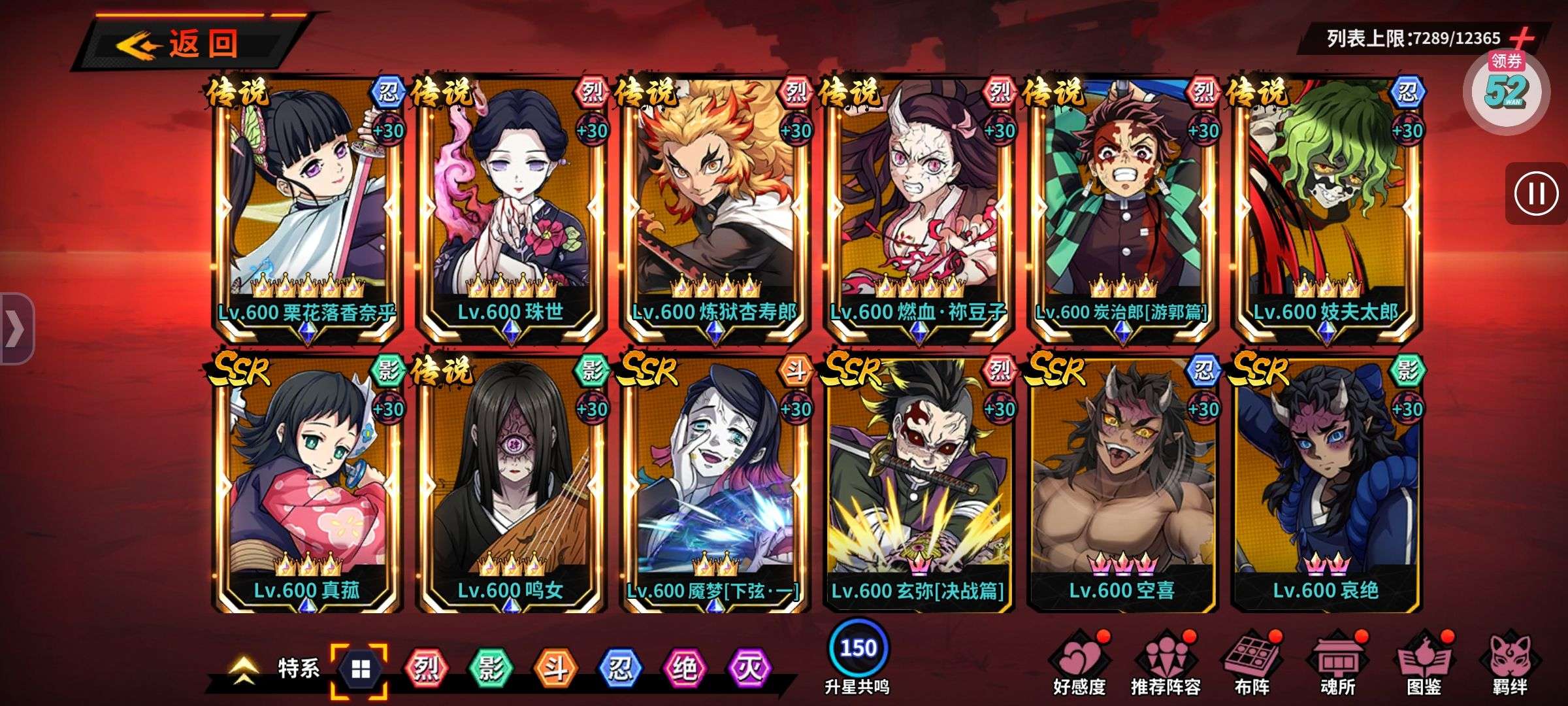The width and height of the screenshot is (1568, 706).
Task: Select the 栗花落香奈乎 character card
Action: pos(307,209)
